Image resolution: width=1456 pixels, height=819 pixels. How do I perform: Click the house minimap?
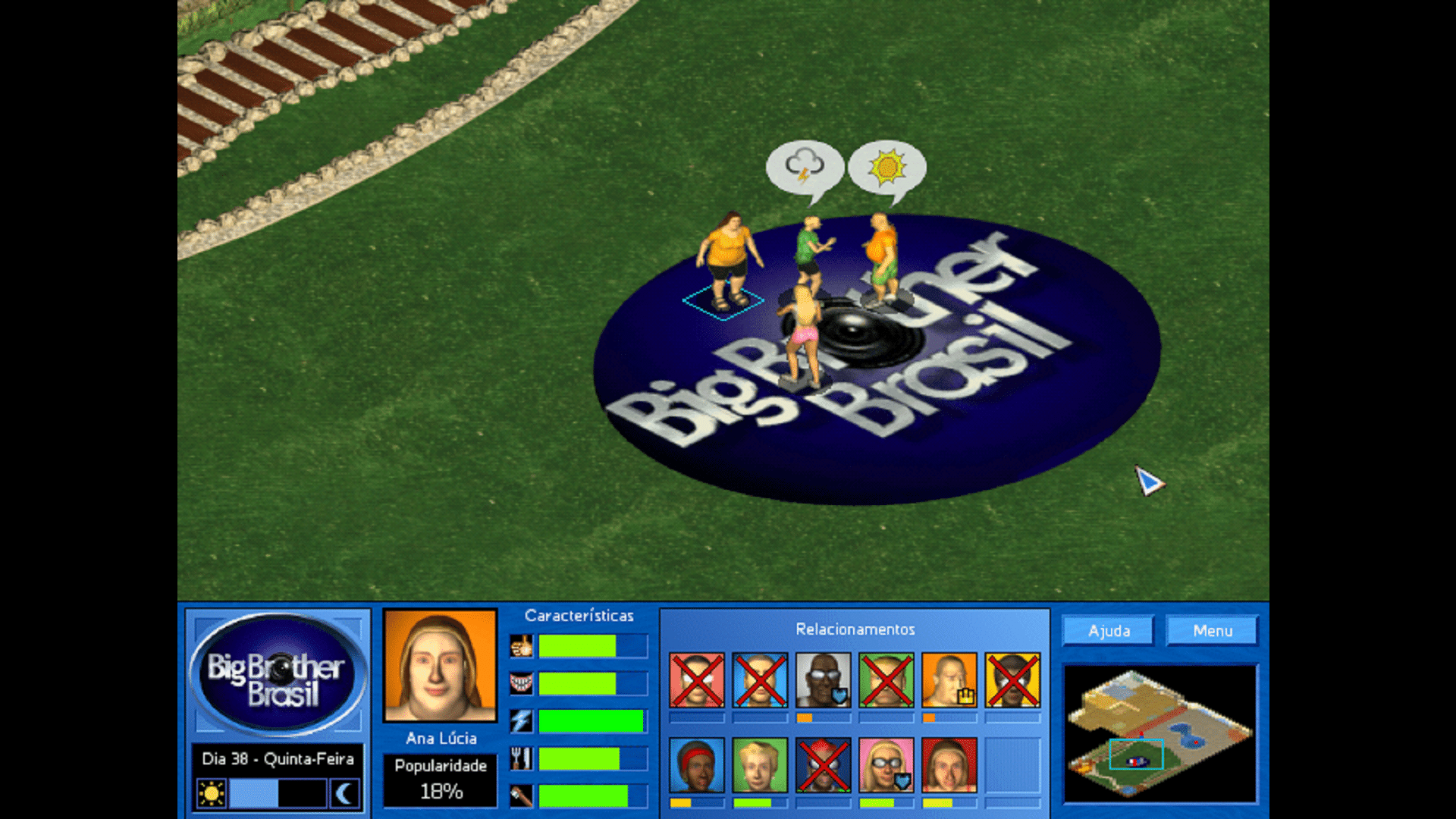(1159, 733)
